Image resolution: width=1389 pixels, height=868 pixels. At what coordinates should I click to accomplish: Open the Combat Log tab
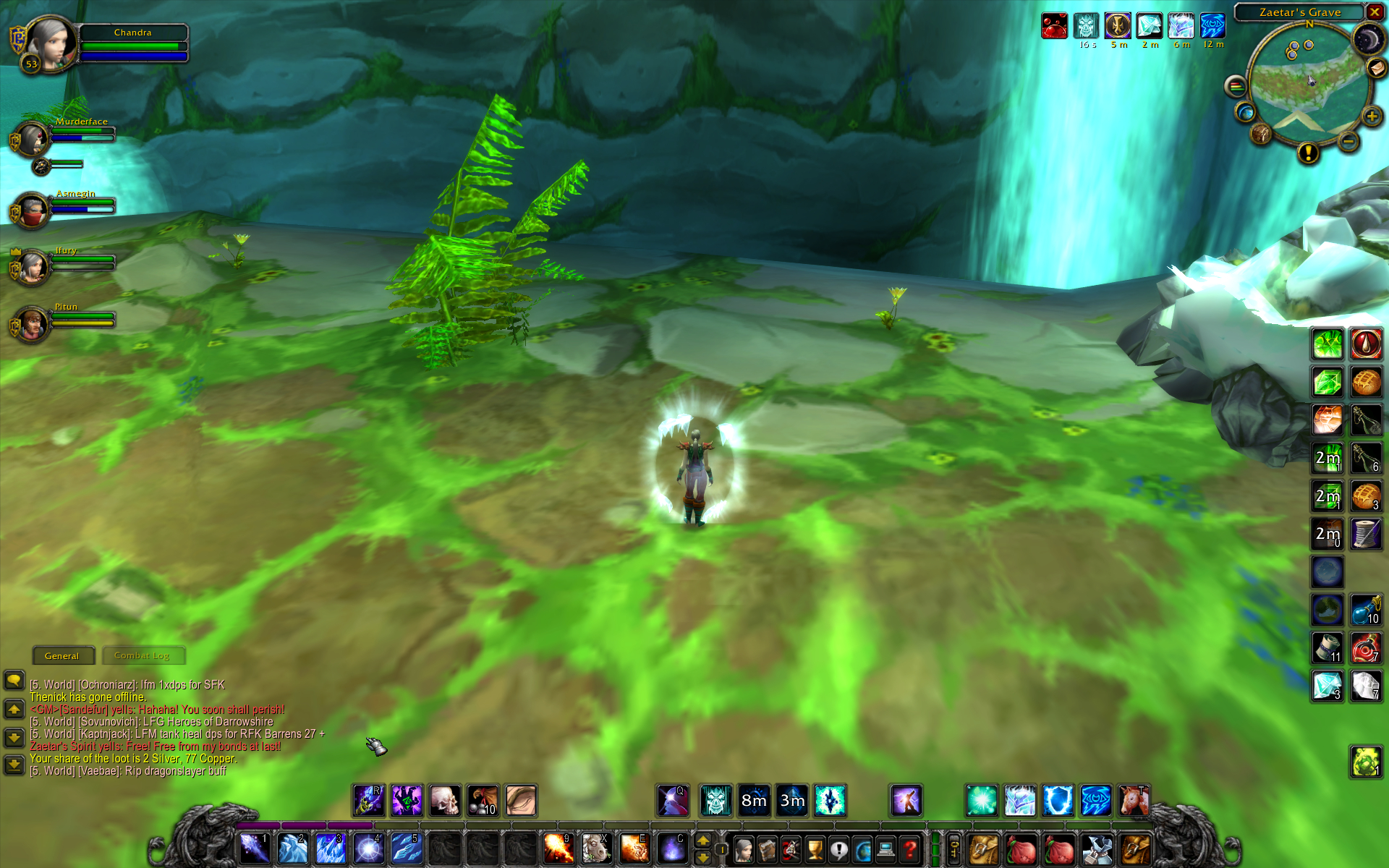pos(142,655)
